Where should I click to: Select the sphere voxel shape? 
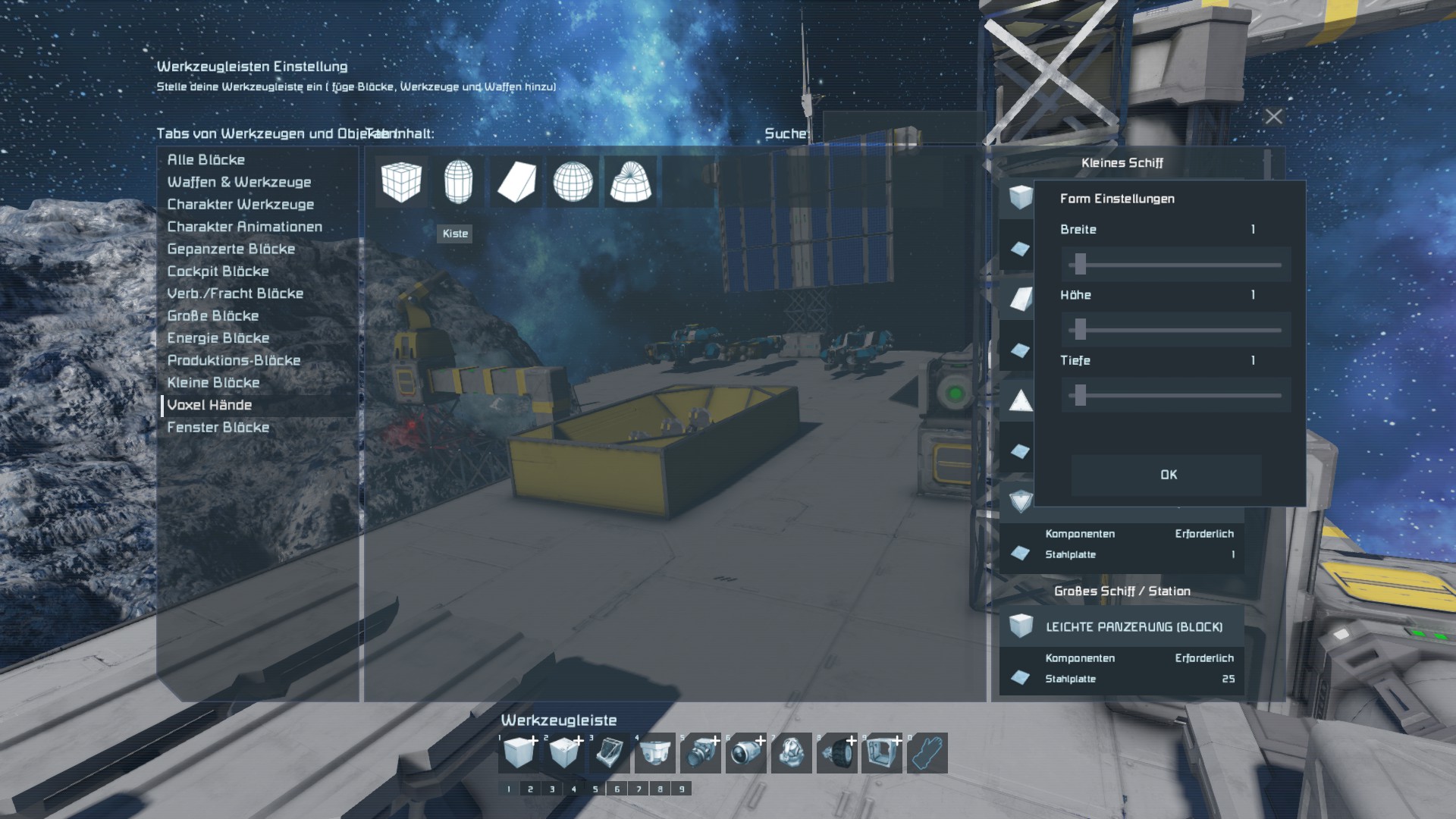[x=573, y=182]
